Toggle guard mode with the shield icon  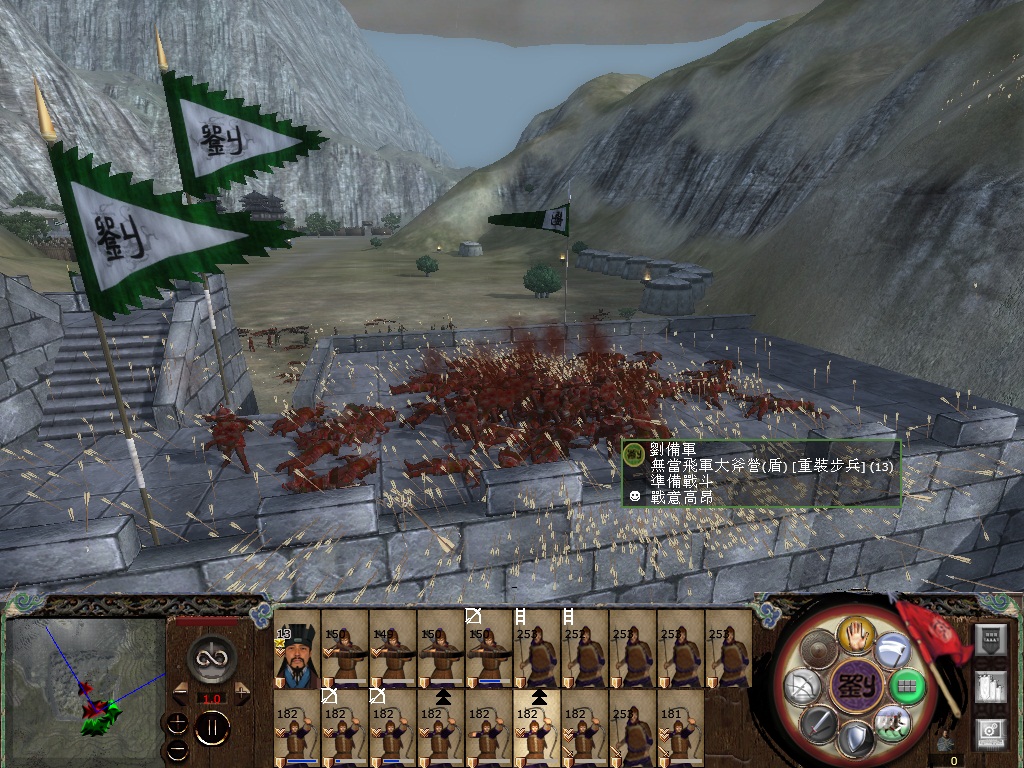(x=856, y=739)
